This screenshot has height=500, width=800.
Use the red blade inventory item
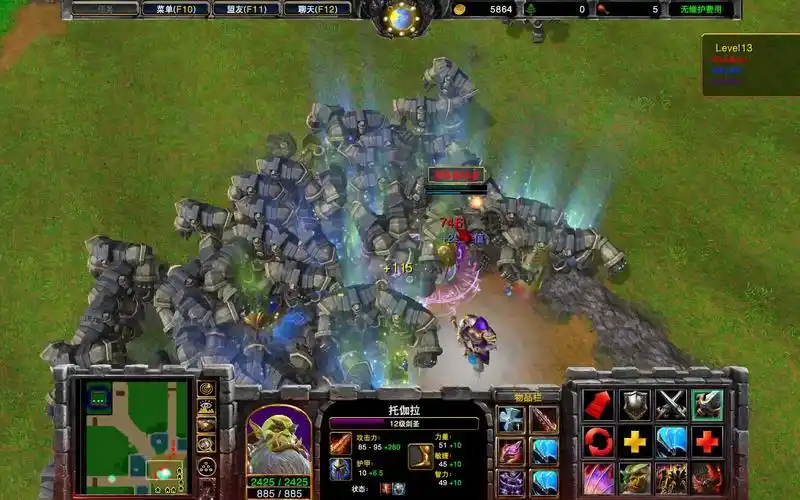click(544, 420)
